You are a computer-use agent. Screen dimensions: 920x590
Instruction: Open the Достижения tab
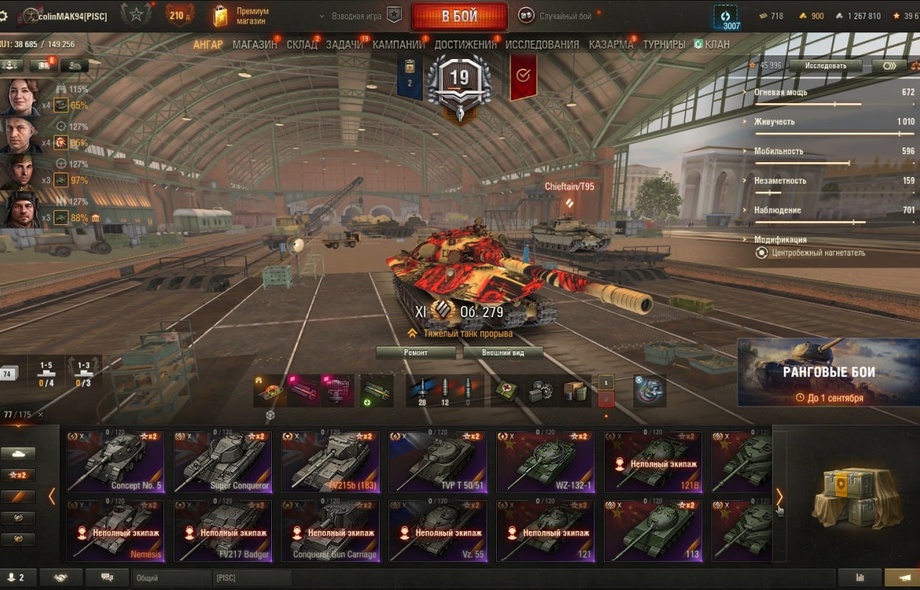pos(465,45)
